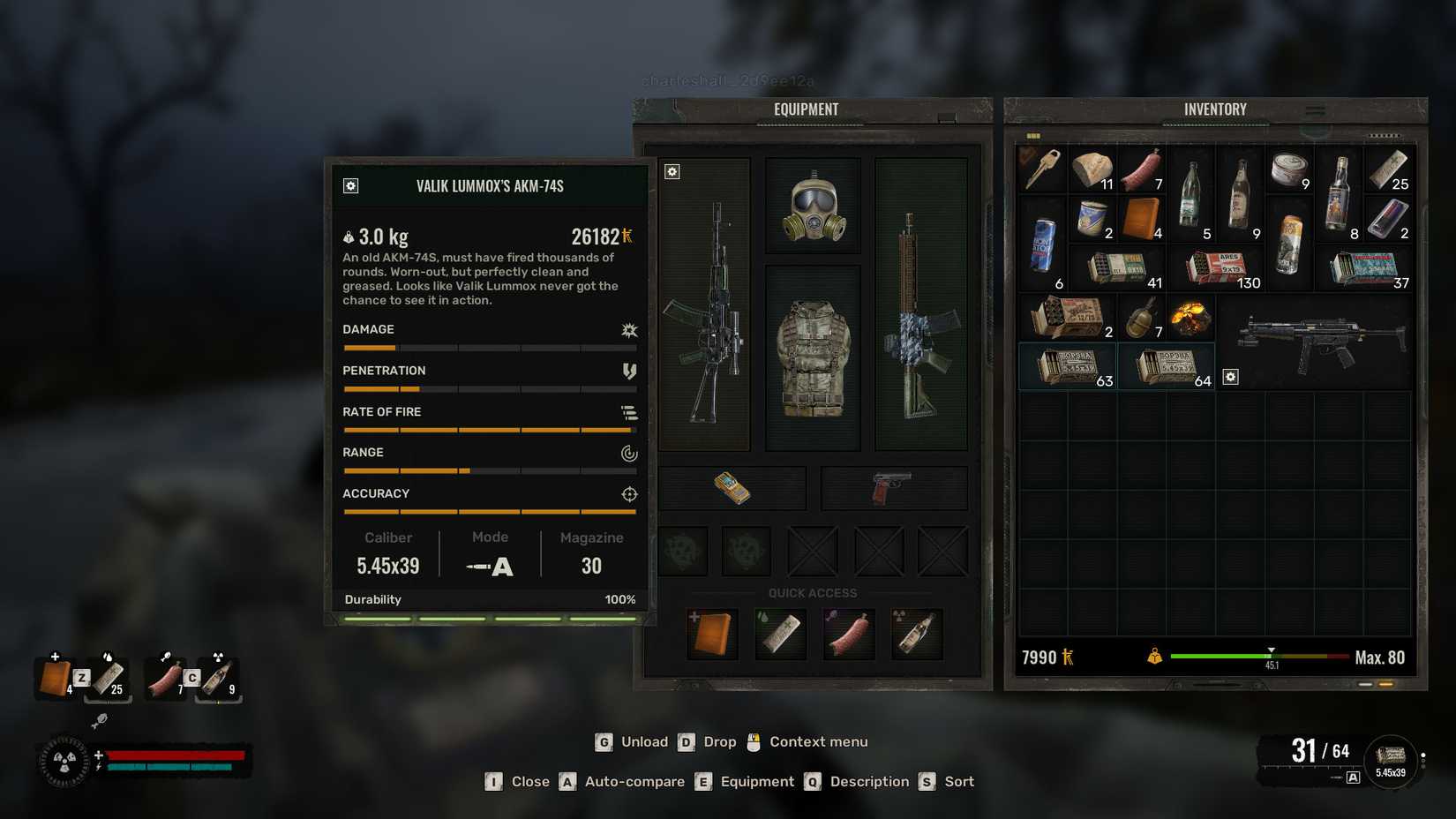Choose the camouflage body armor slot
This screenshot has width=1456, height=819.
(x=813, y=357)
